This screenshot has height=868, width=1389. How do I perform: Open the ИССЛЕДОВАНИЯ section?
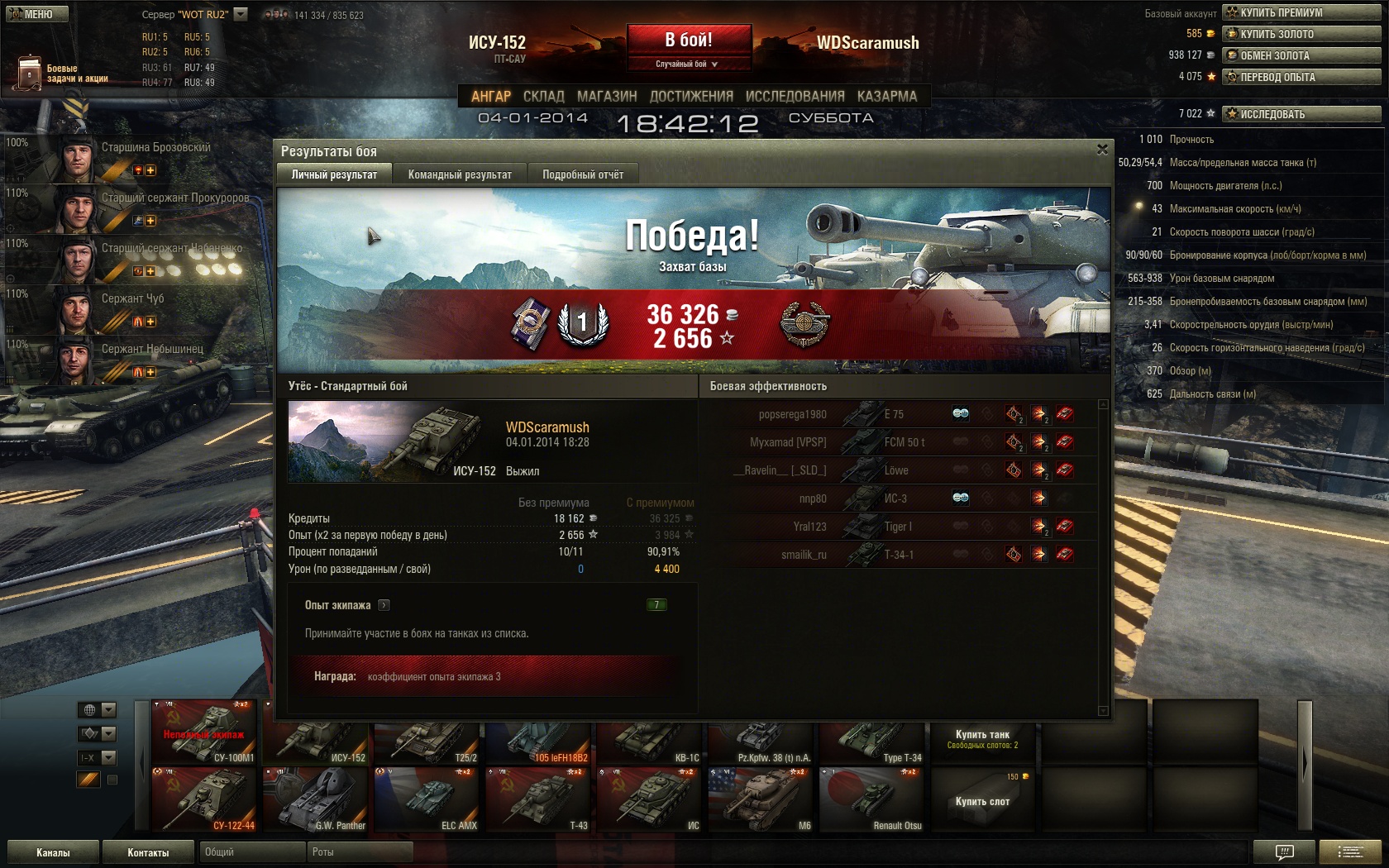[x=795, y=97]
